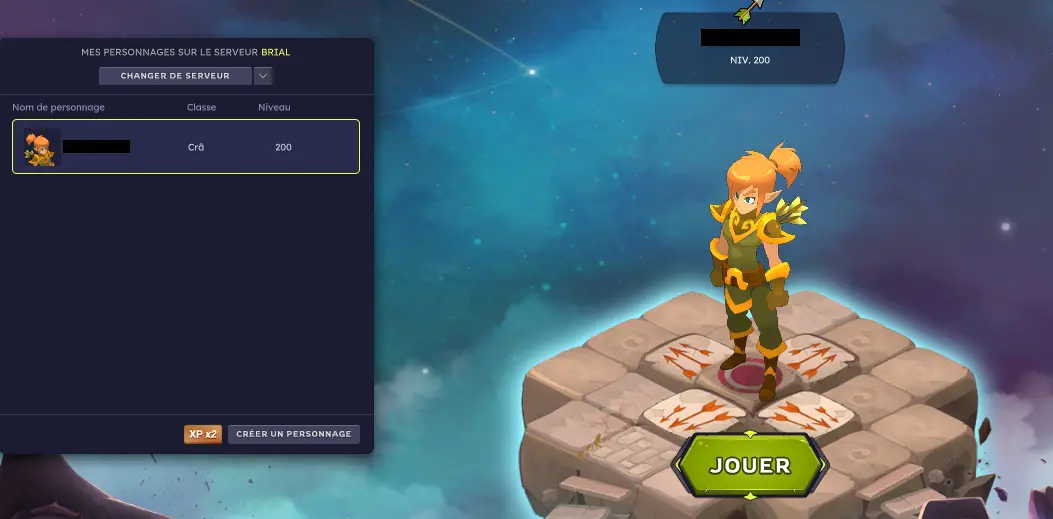
Task: Select the level 200 Crâ character row
Action: pos(186,147)
